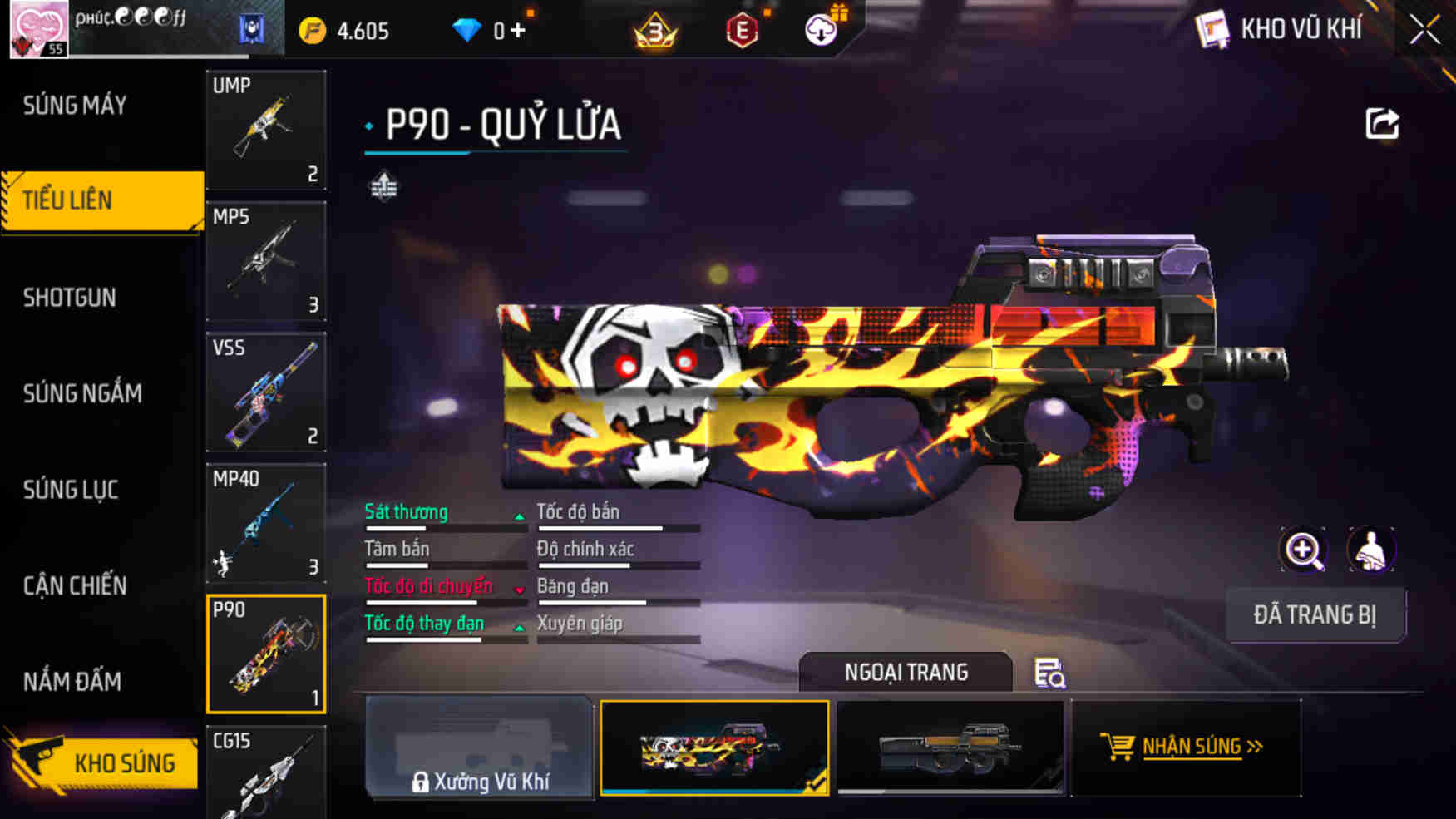Select the character preview icon

pyautogui.click(x=1370, y=550)
